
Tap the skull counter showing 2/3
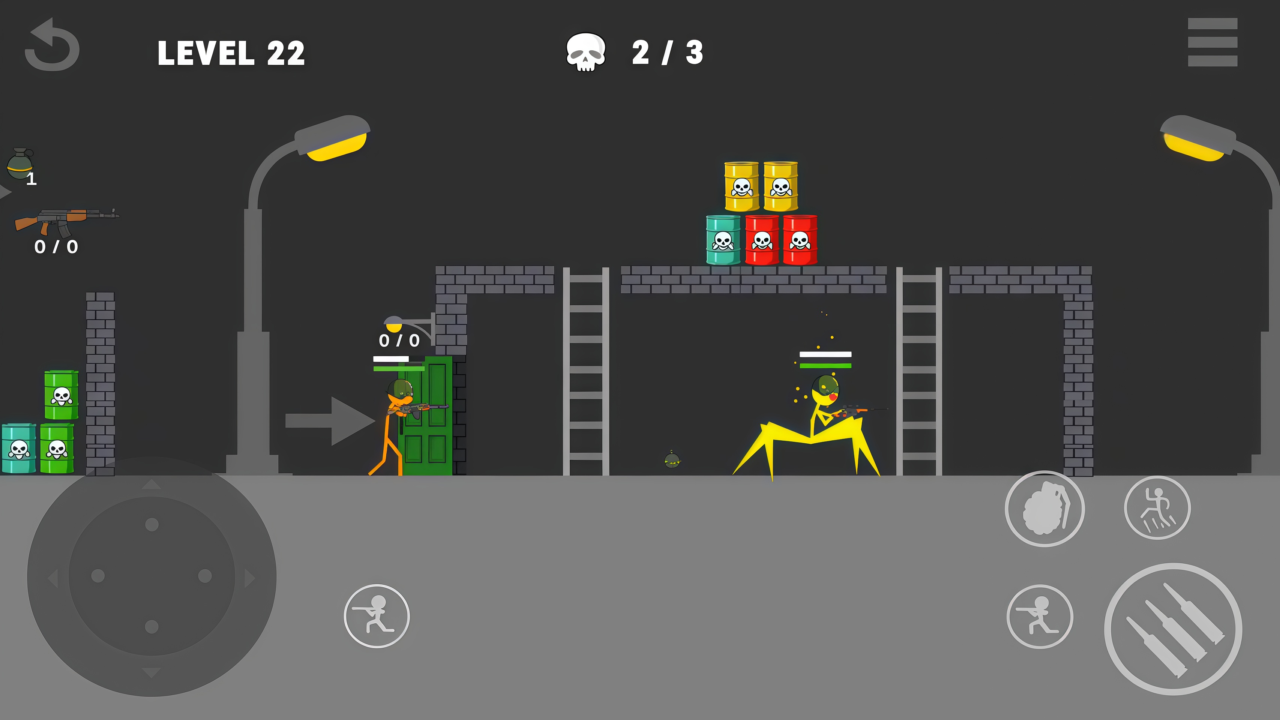point(635,52)
